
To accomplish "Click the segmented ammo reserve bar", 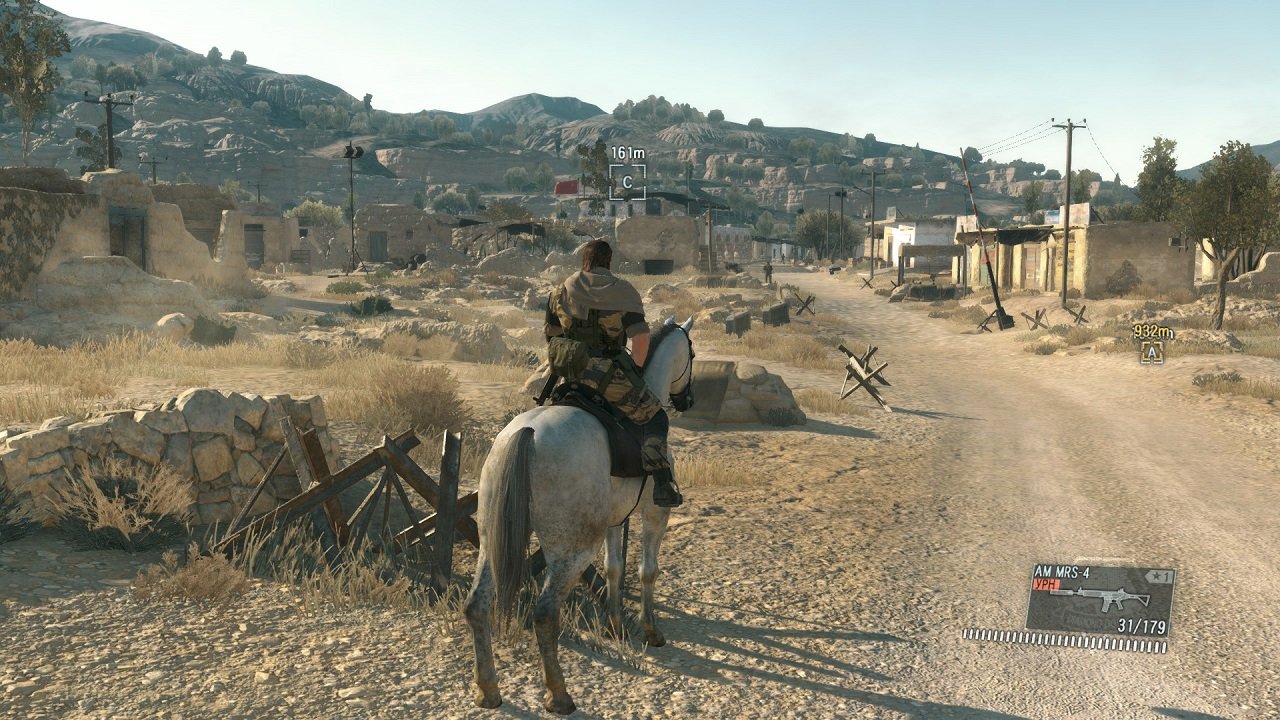I will [x=1065, y=640].
